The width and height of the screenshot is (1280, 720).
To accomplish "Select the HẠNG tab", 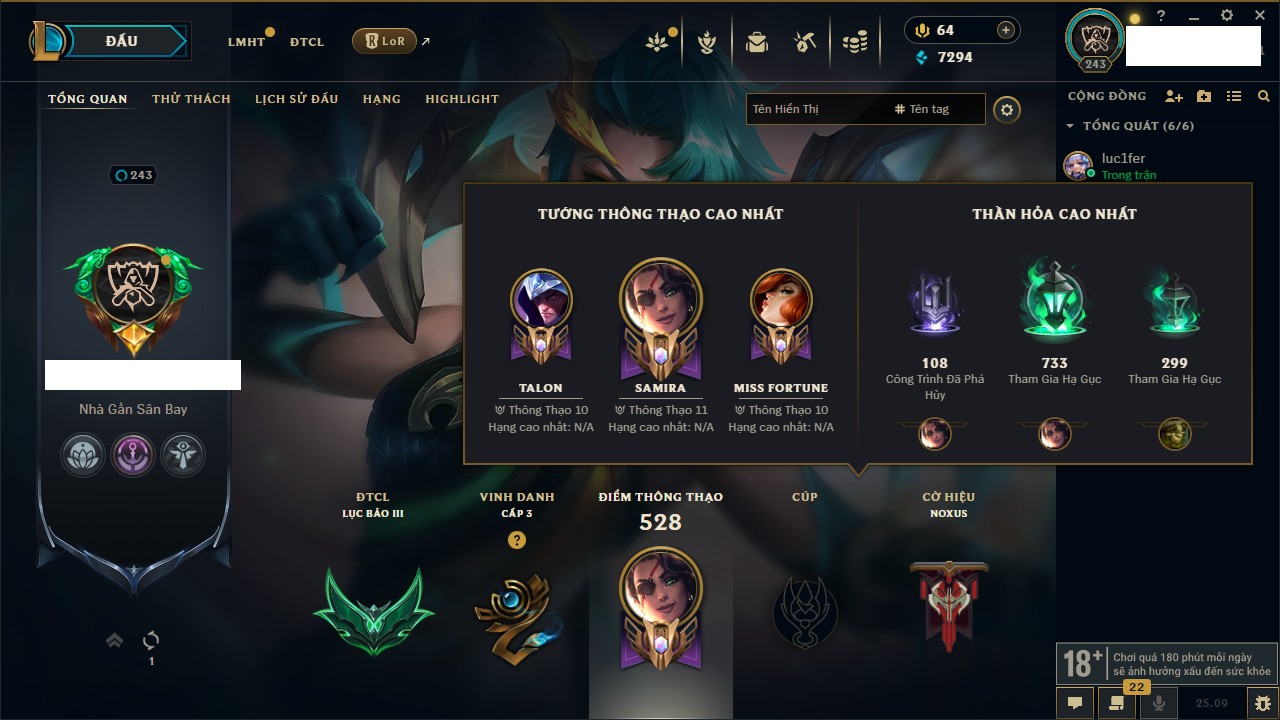I will click(381, 99).
